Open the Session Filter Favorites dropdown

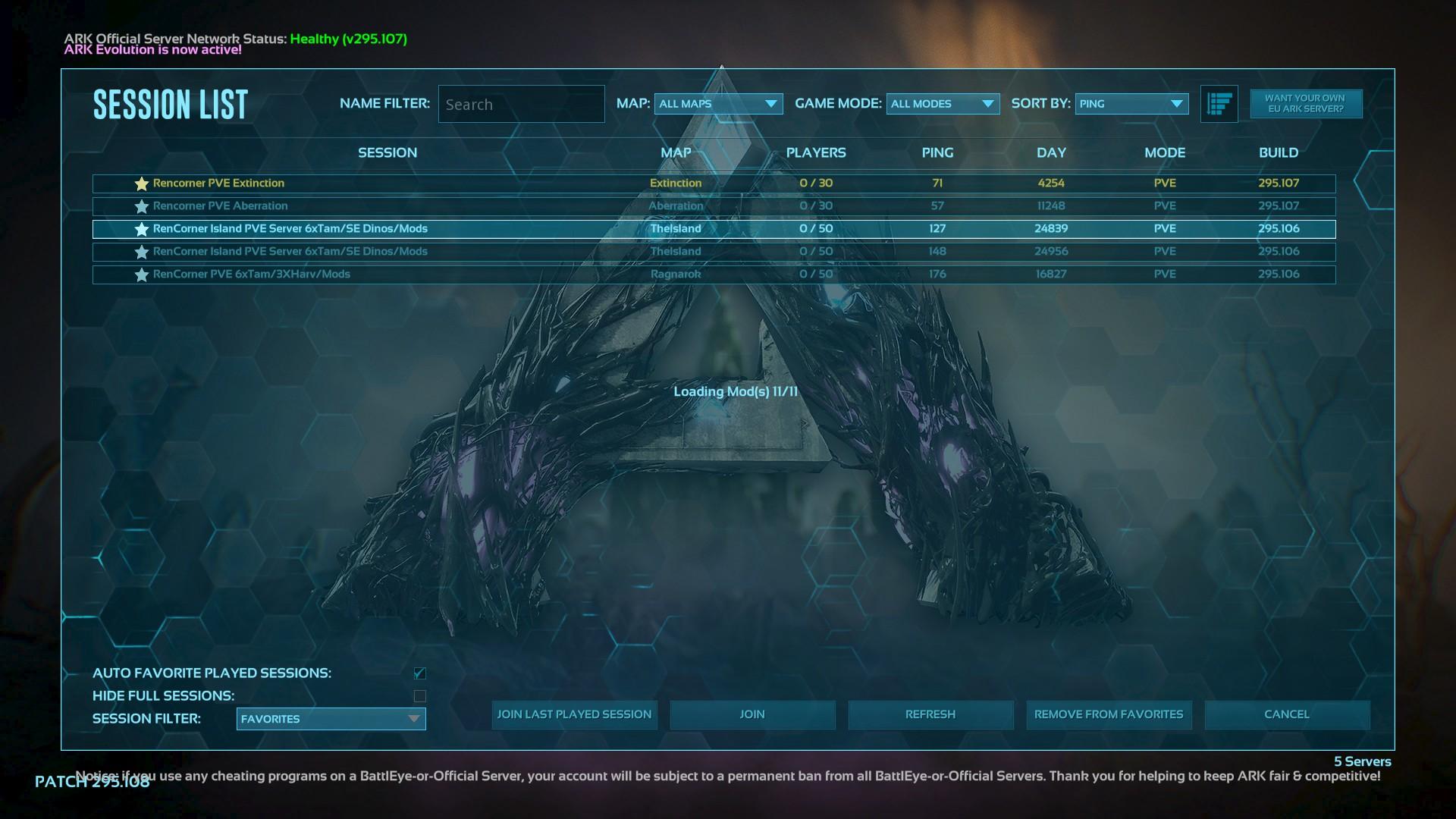(x=331, y=719)
